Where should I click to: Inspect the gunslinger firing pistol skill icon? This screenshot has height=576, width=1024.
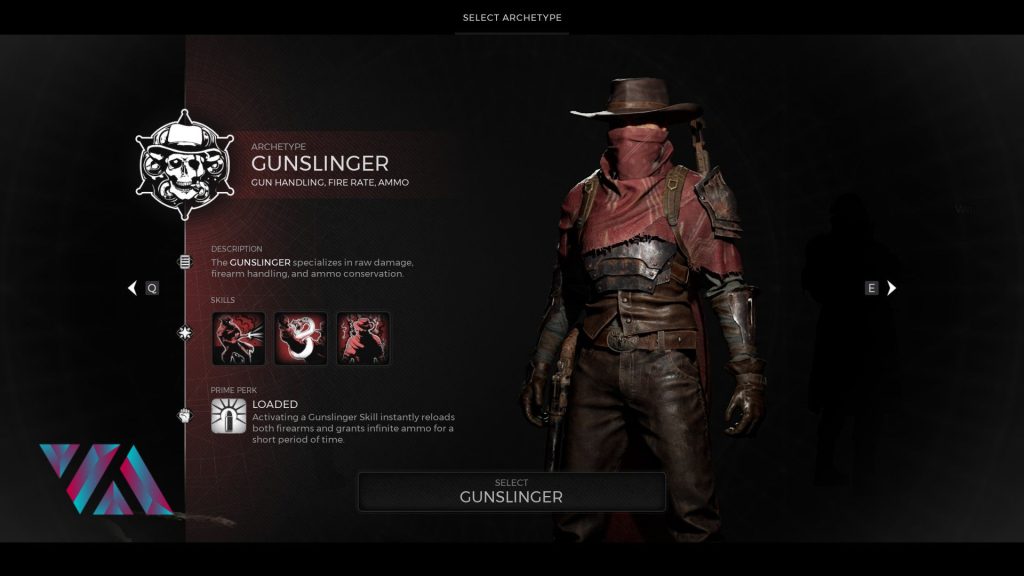239,339
